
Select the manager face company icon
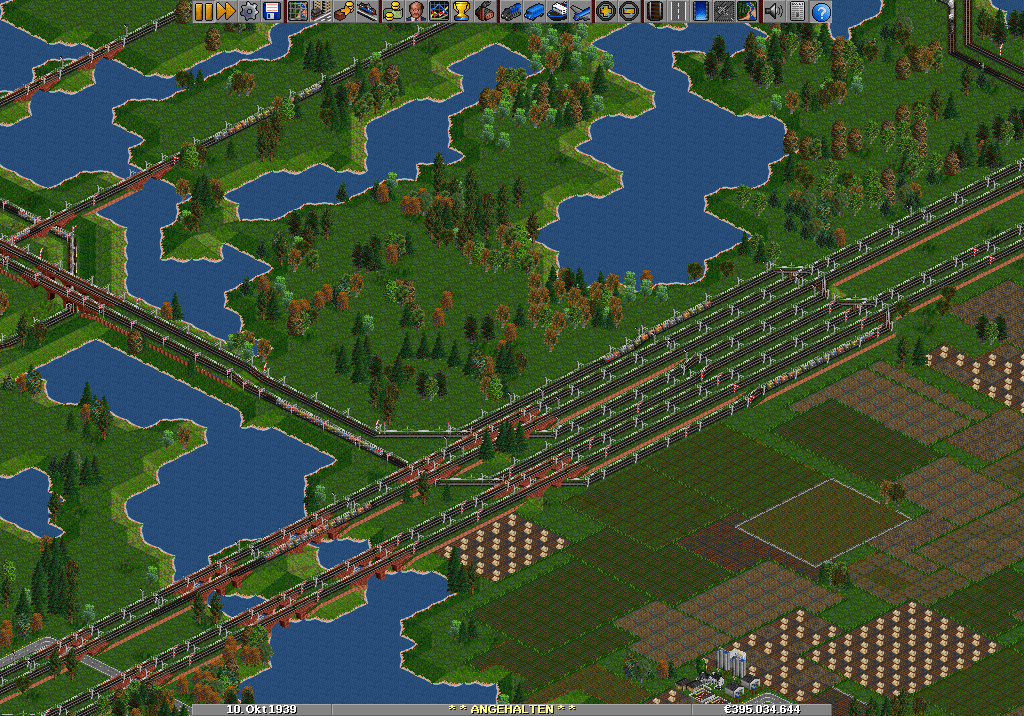[x=415, y=11]
